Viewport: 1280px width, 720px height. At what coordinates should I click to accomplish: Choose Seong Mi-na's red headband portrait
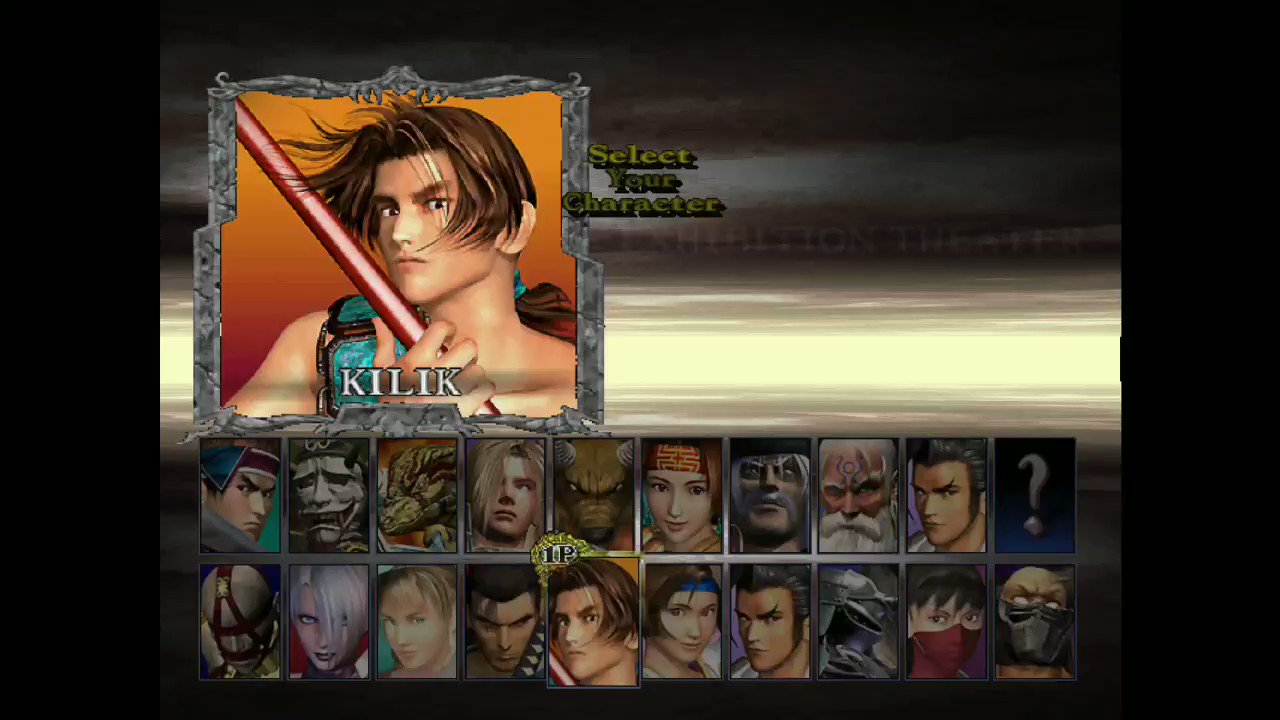[x=680, y=495]
